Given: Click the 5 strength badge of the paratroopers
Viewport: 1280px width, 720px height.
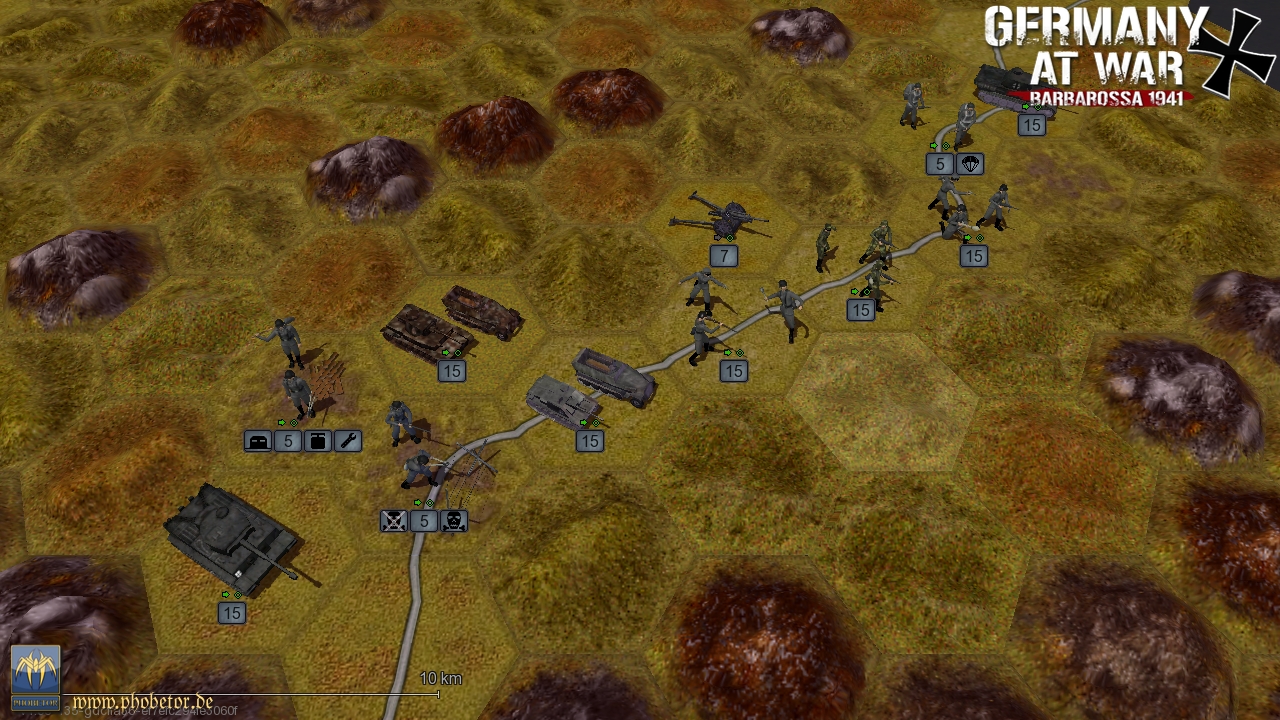Looking at the screenshot, I should [x=939, y=164].
